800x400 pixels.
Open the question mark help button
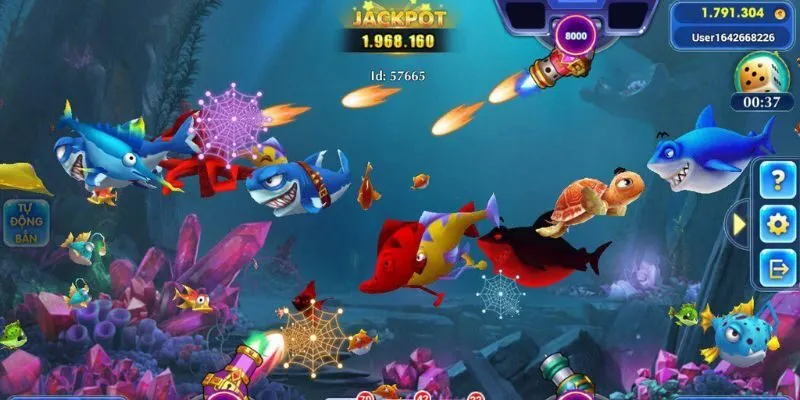[x=777, y=180]
